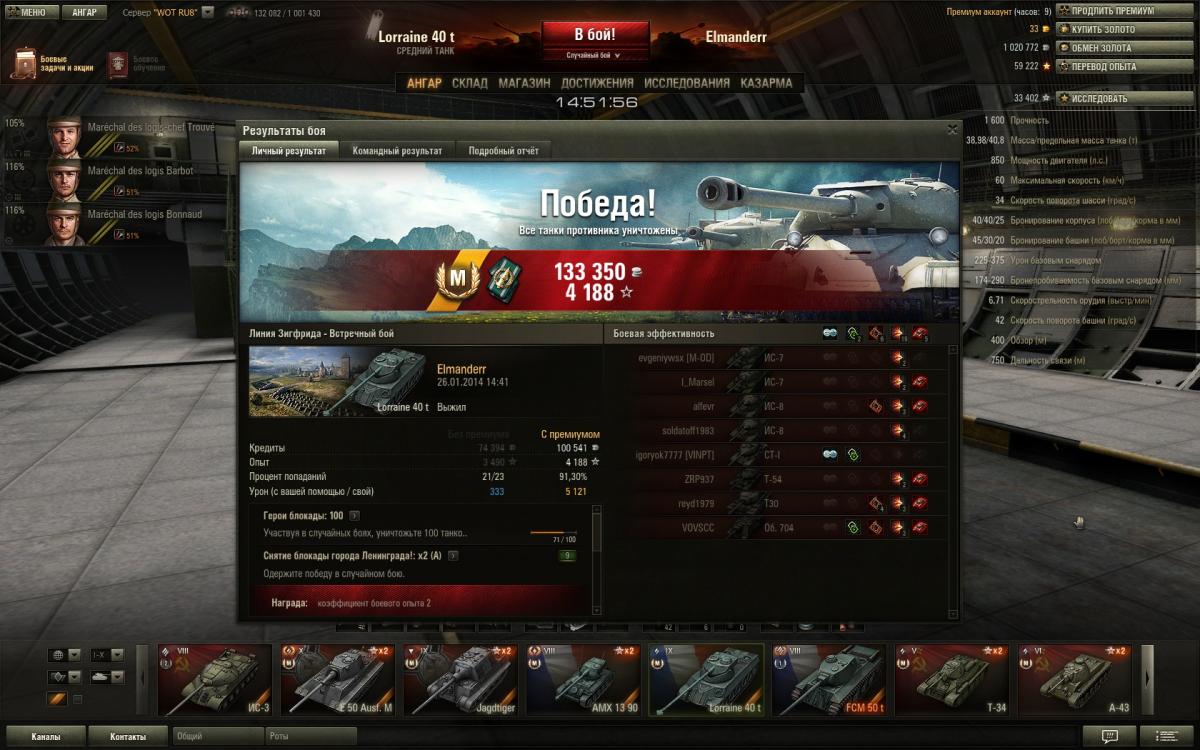Open the Подробный отчёт tab
The height and width of the screenshot is (750, 1200).
click(504, 151)
